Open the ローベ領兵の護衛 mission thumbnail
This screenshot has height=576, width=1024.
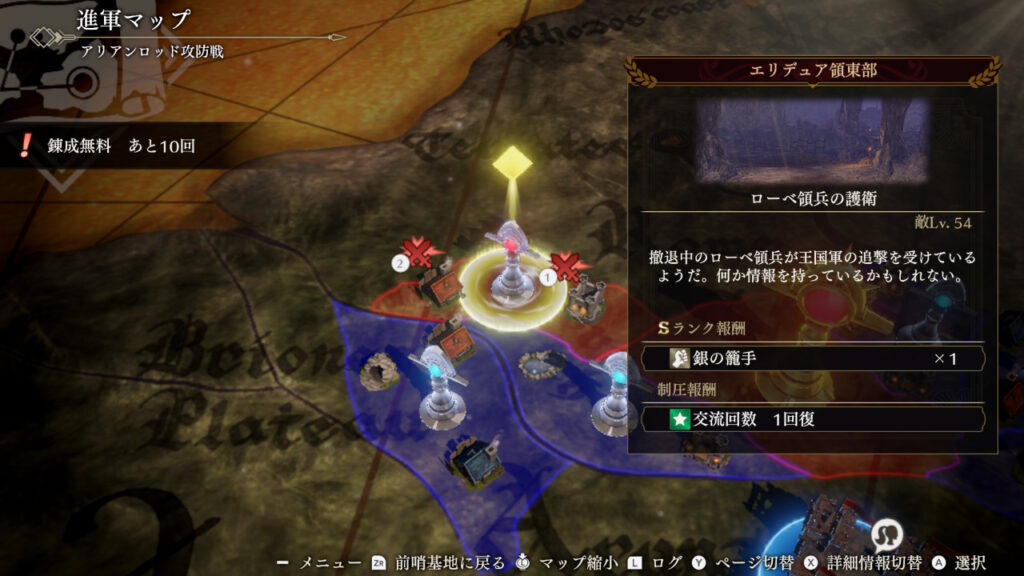click(x=812, y=139)
